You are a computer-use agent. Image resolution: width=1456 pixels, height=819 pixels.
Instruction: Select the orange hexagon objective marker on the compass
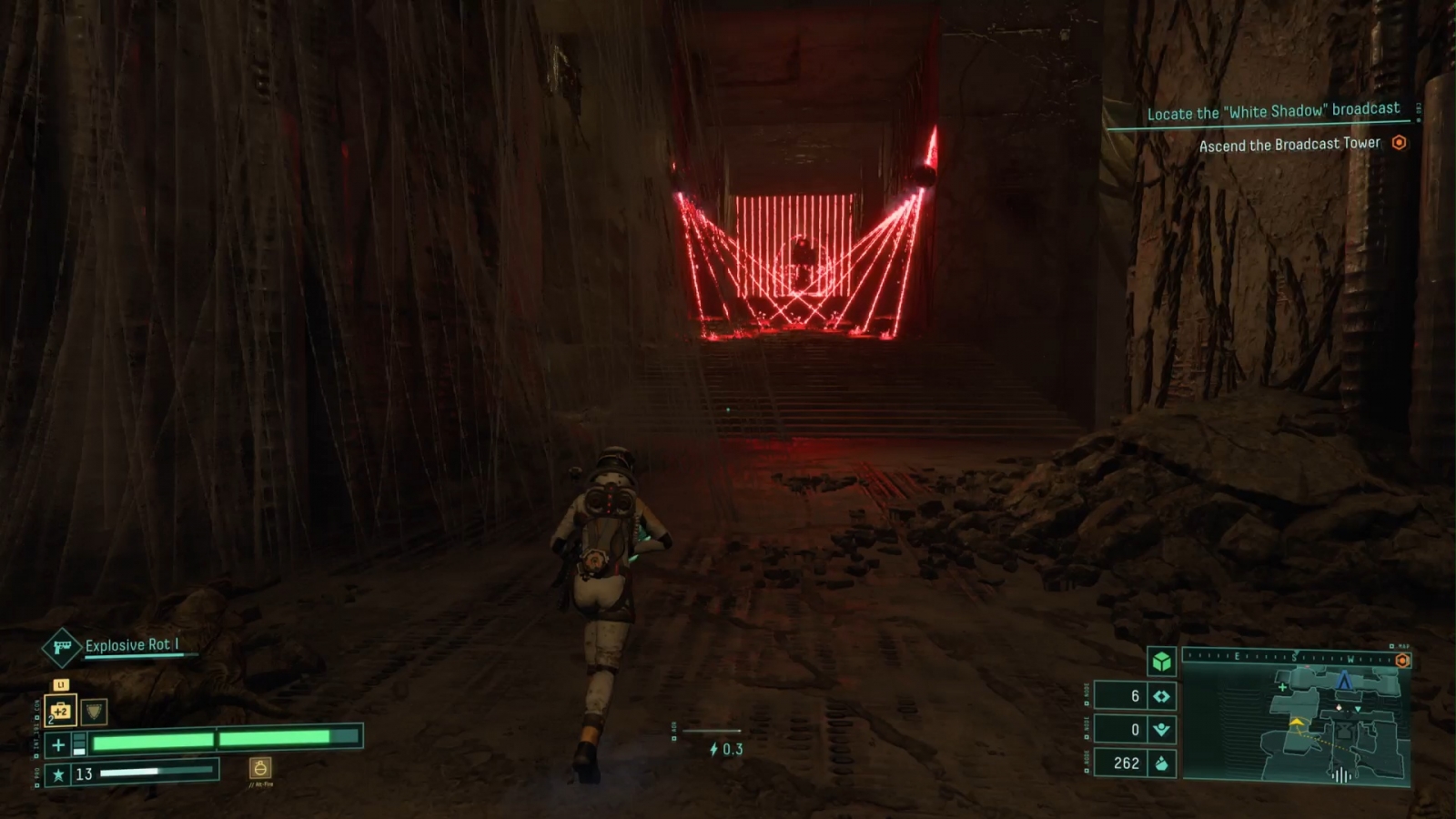(1402, 661)
